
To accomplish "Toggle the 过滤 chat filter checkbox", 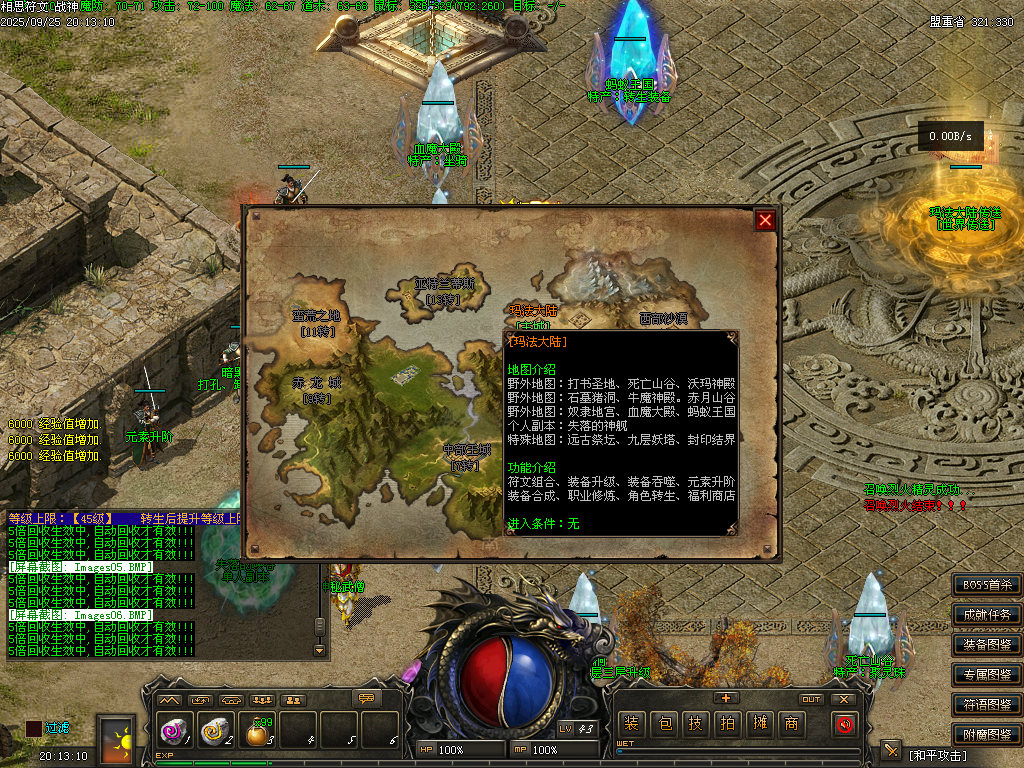I will 34,729.
